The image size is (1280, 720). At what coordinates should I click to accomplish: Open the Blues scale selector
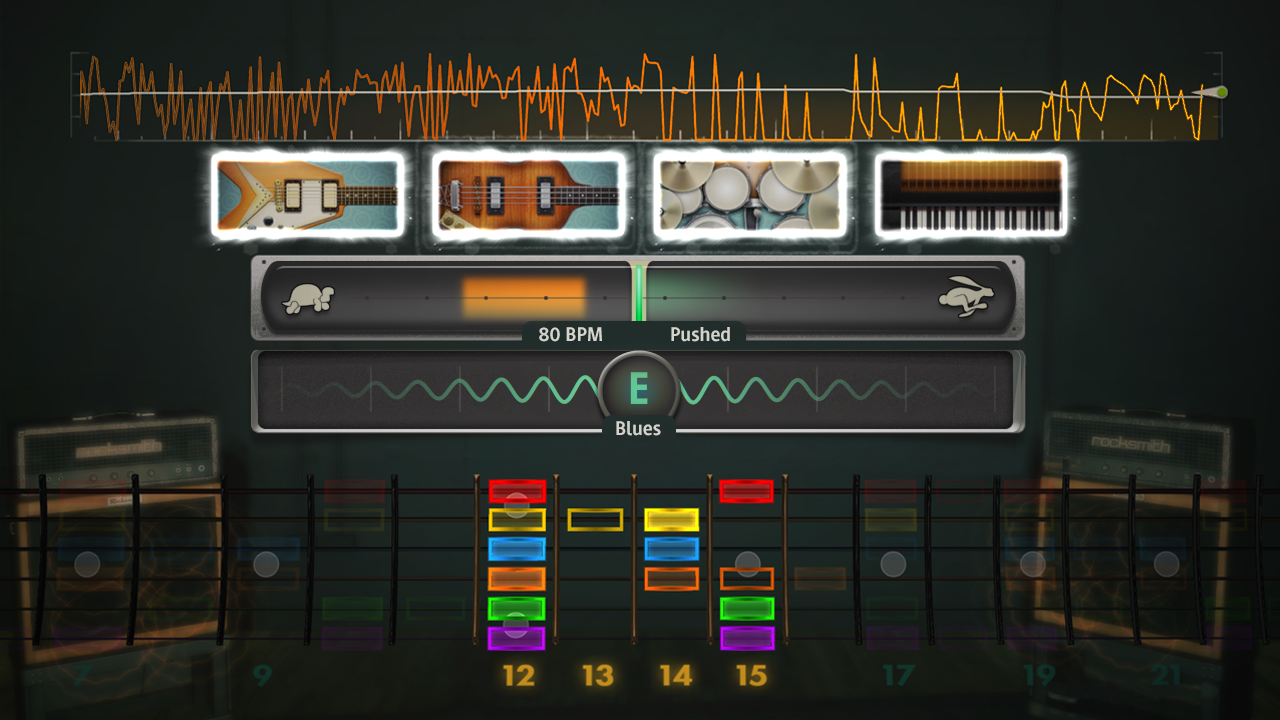pyautogui.click(x=638, y=428)
